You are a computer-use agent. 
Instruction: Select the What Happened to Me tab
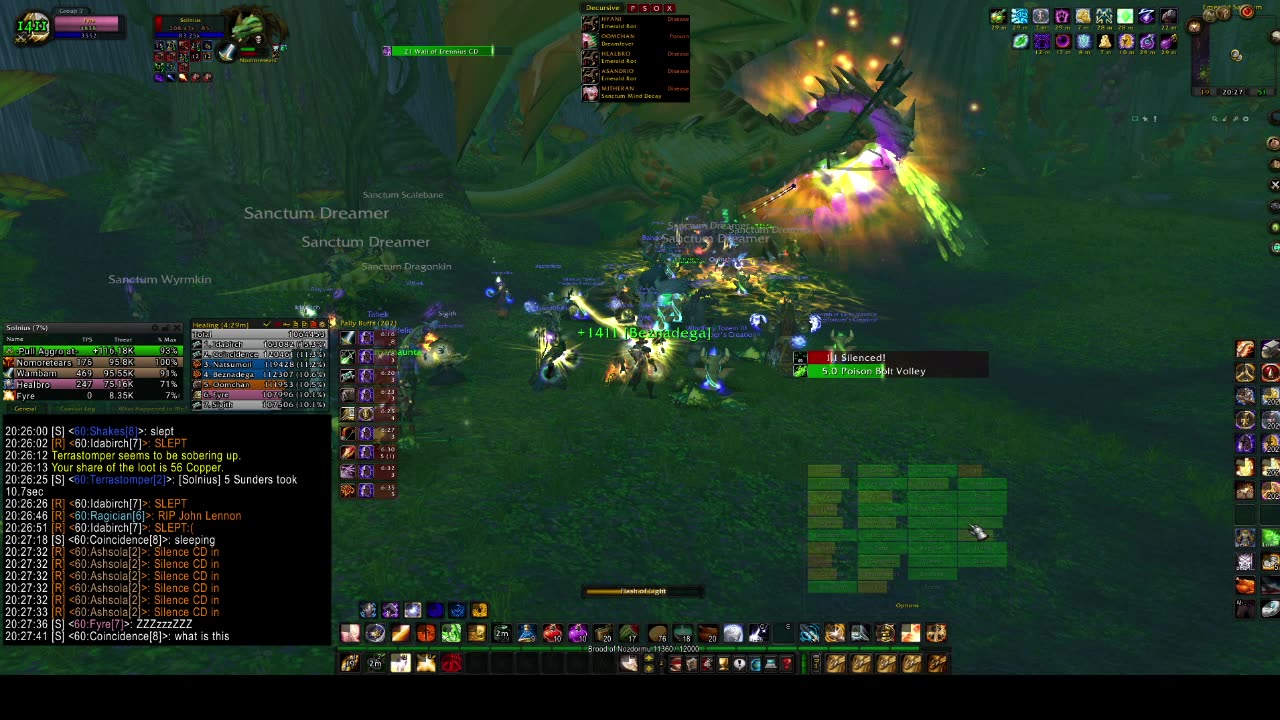point(149,409)
